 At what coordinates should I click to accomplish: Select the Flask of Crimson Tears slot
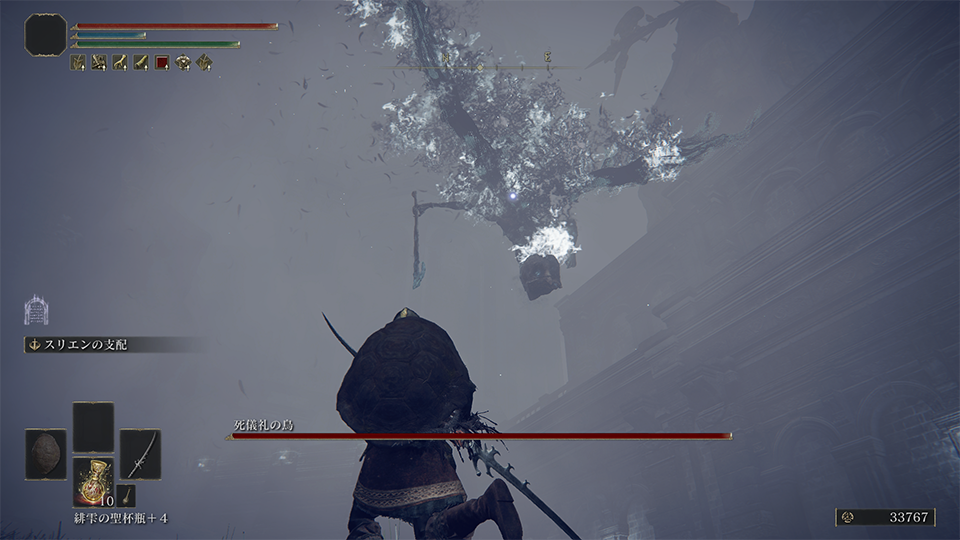93,482
